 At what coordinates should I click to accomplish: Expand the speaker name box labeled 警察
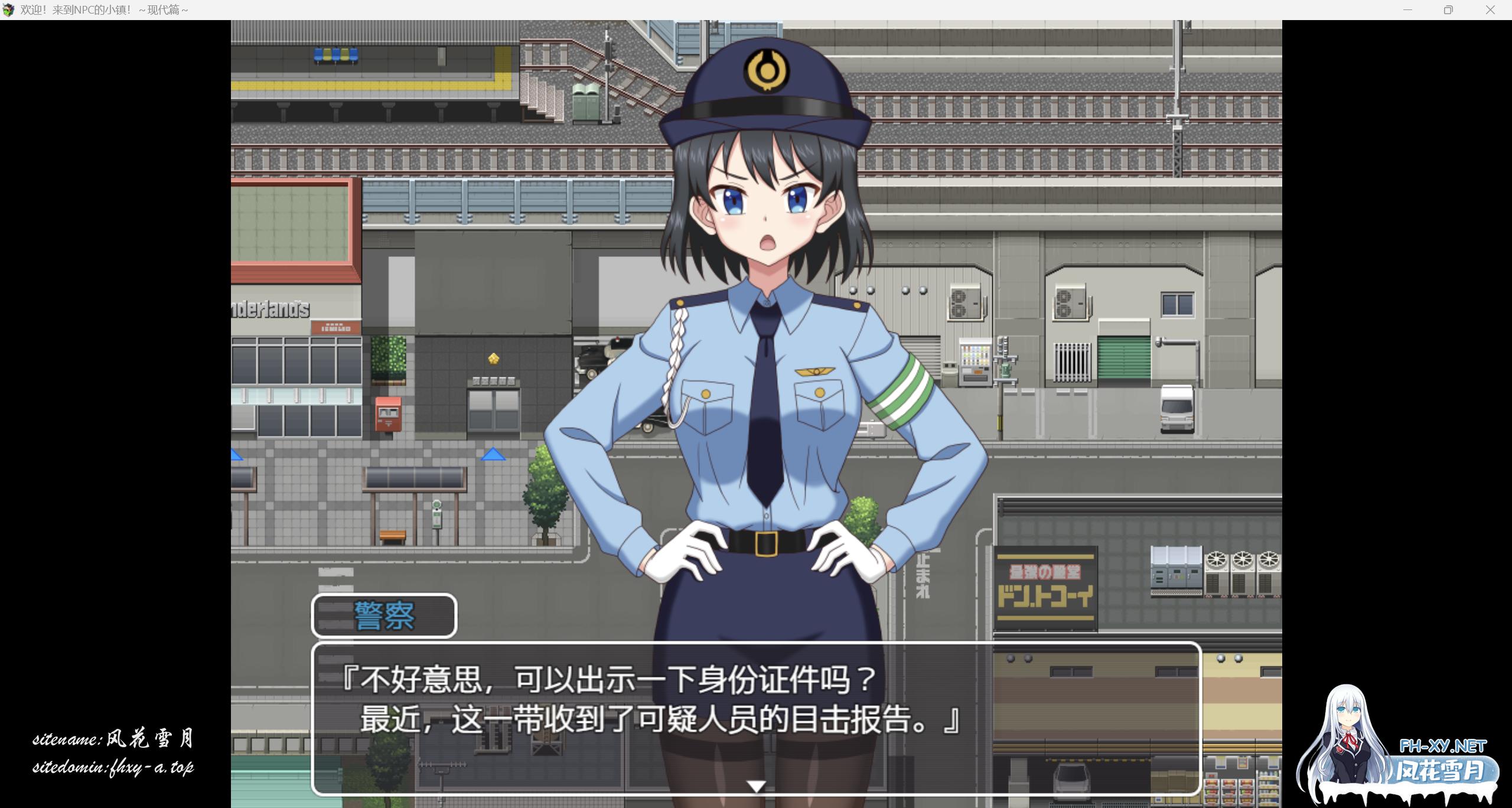point(384,615)
